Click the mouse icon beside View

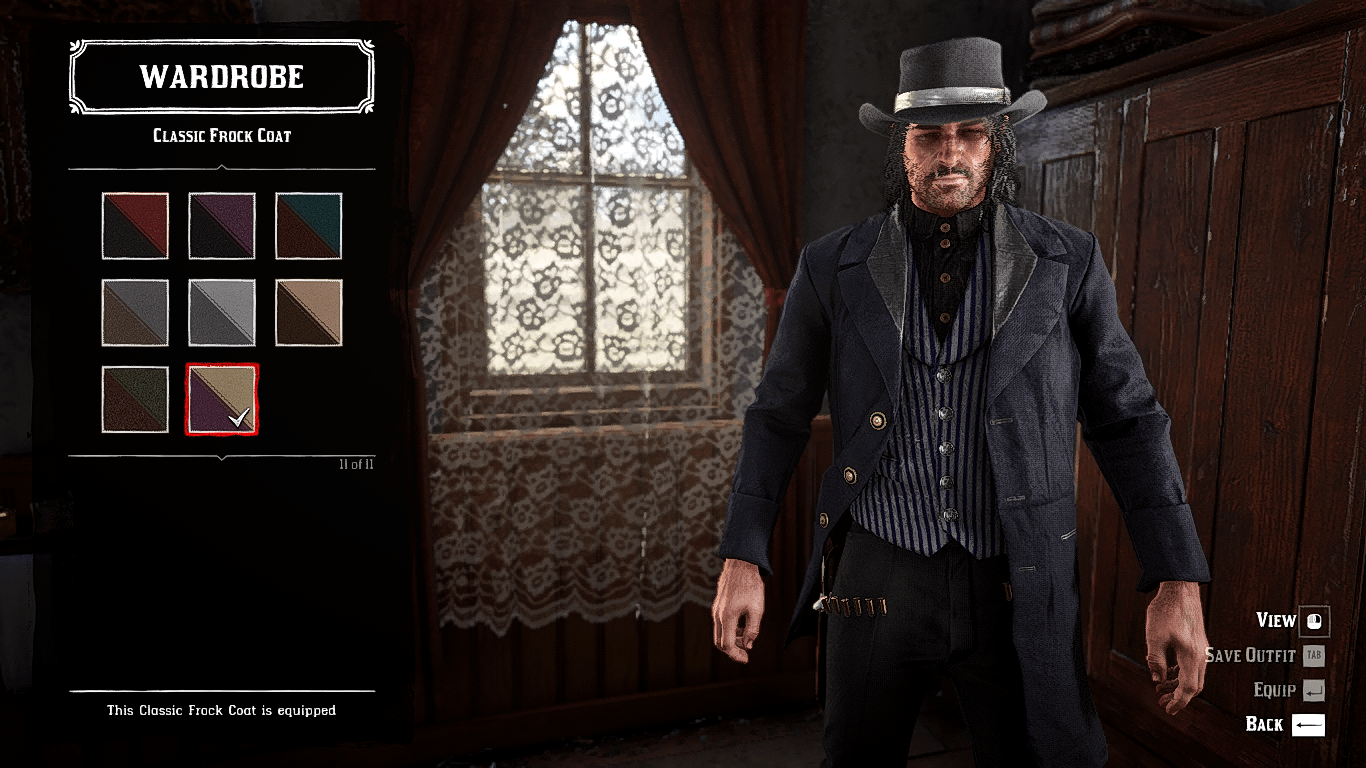point(1313,621)
